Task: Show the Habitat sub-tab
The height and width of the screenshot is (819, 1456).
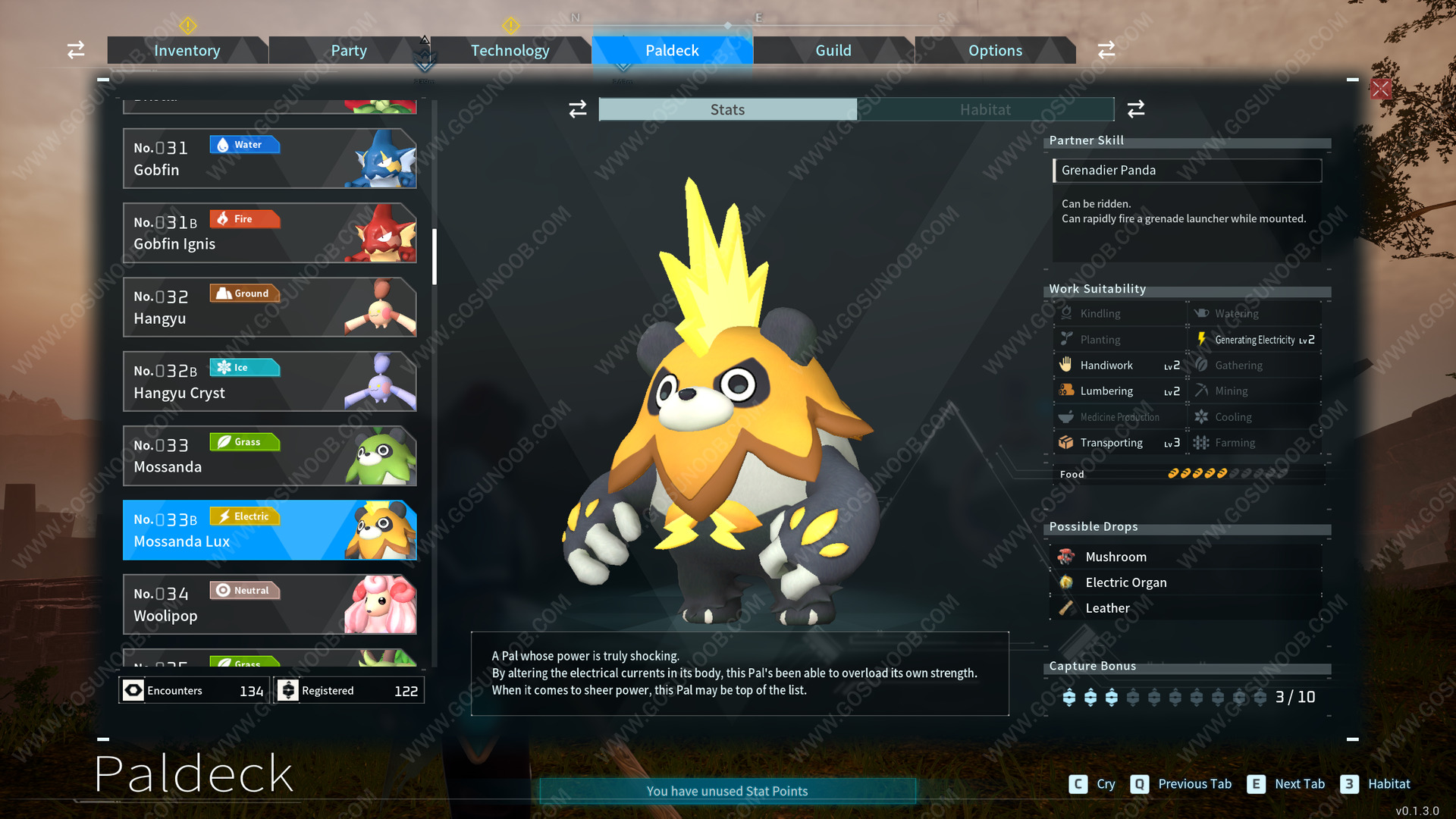Action: pos(985,110)
